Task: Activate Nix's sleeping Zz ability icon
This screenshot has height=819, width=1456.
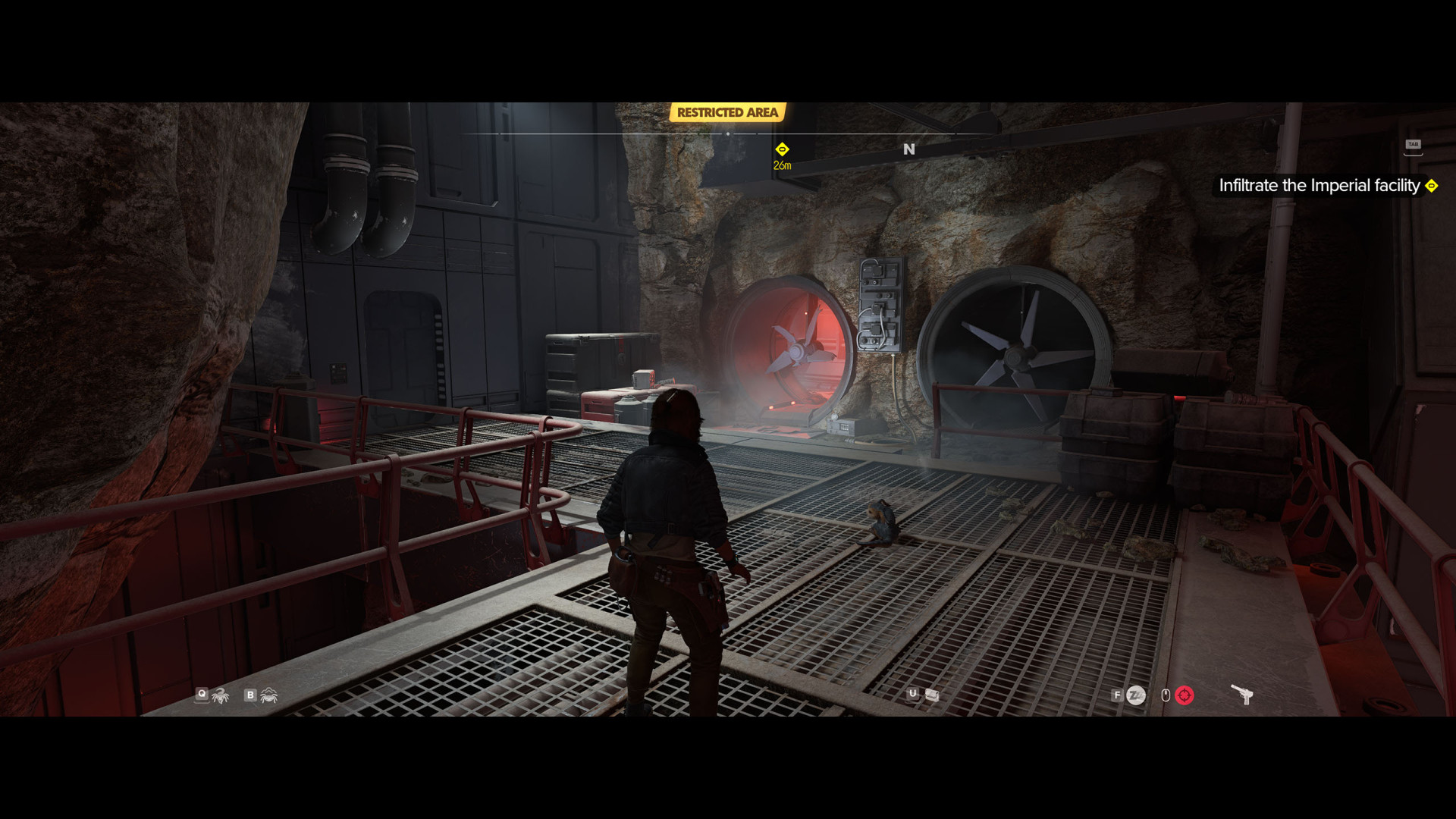Action: (1136, 695)
